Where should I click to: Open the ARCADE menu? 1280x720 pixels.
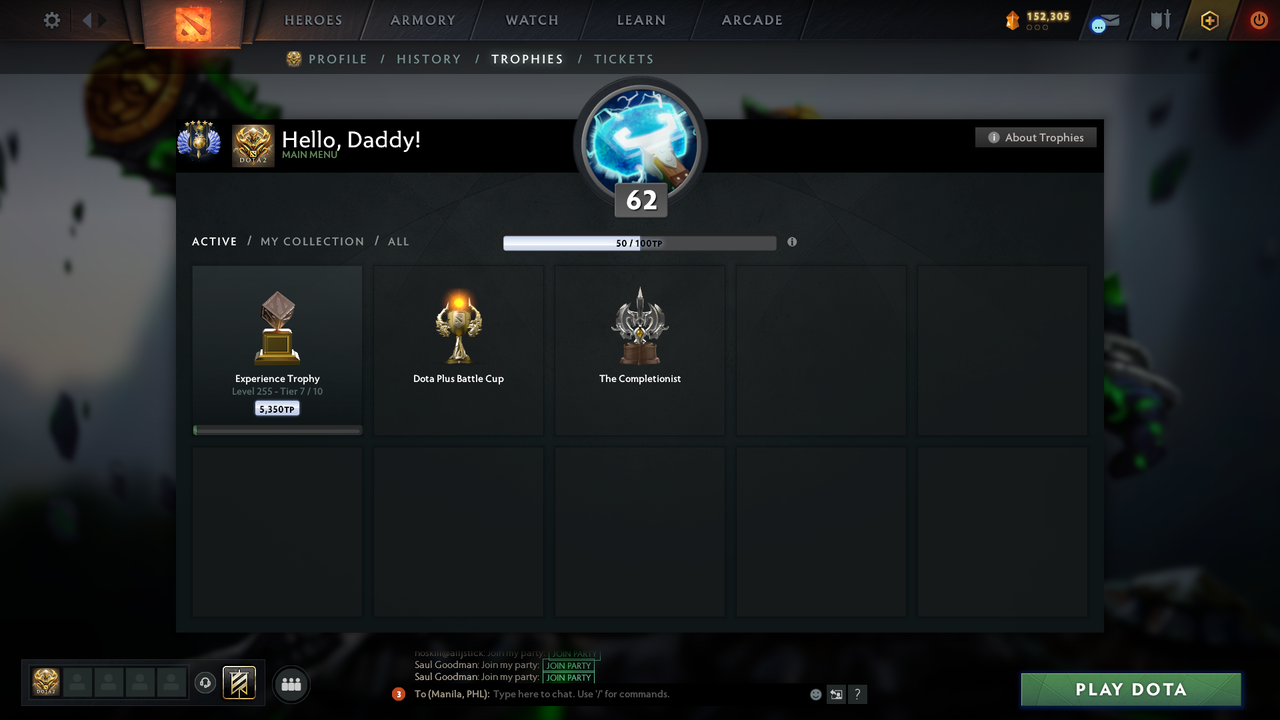pyautogui.click(x=751, y=20)
